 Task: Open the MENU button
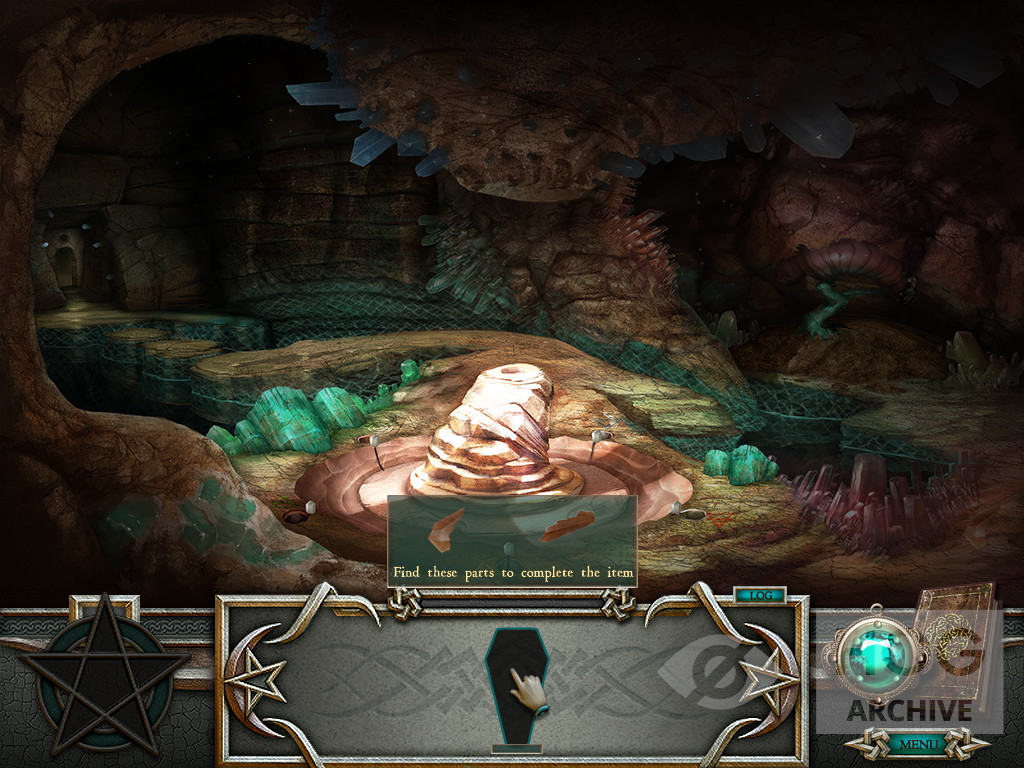tap(916, 744)
